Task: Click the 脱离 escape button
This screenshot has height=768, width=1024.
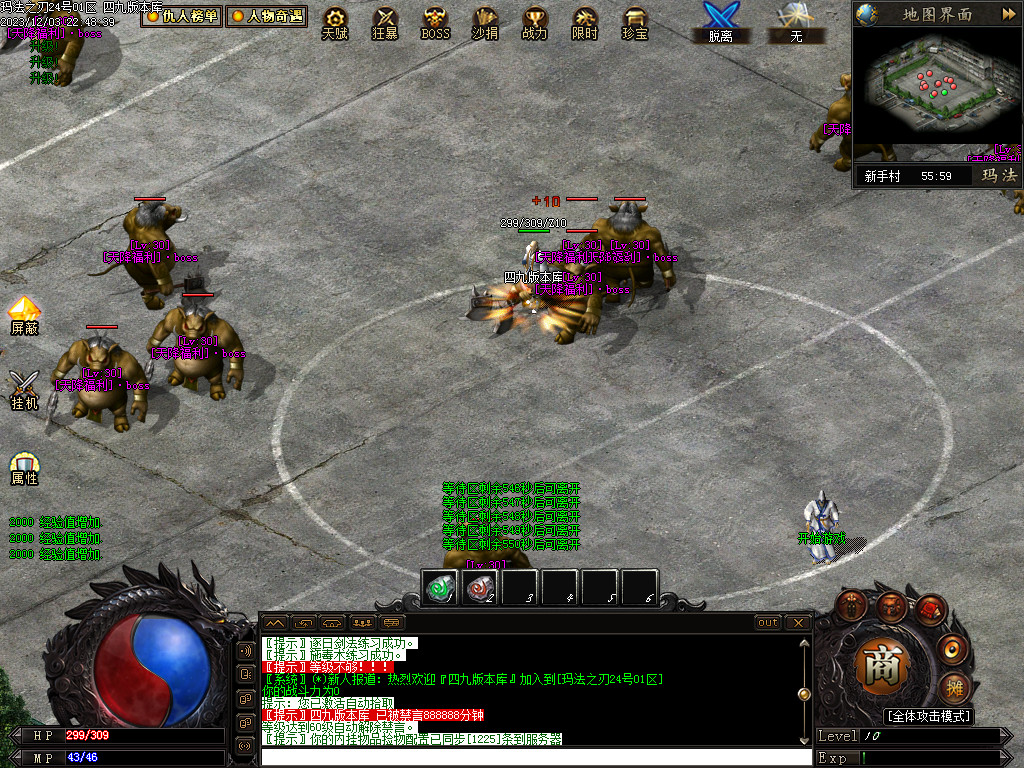Action: point(720,22)
